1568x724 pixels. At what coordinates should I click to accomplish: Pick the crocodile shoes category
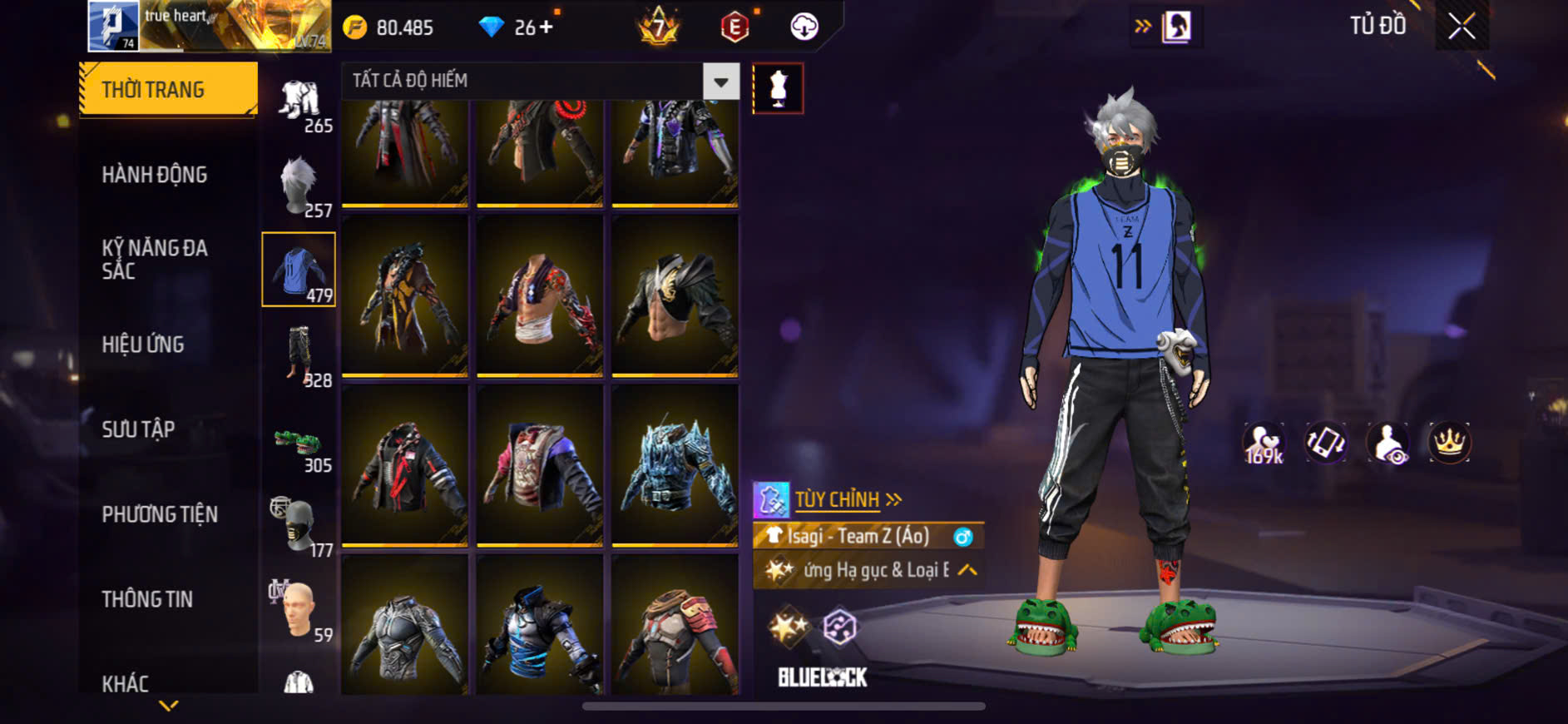(299, 445)
